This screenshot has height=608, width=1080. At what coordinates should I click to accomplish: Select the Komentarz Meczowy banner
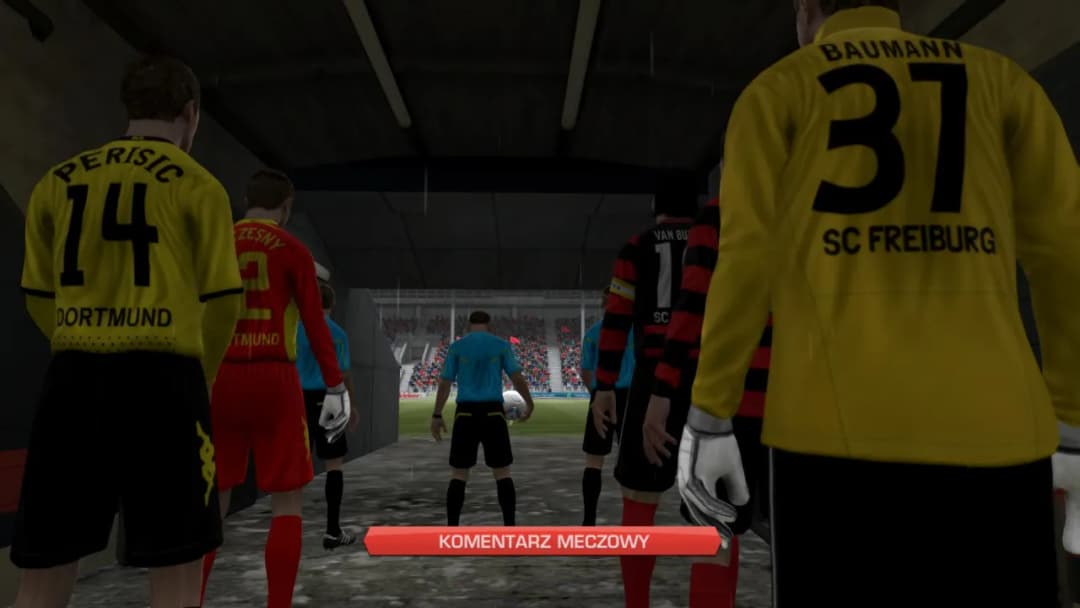pos(542,542)
